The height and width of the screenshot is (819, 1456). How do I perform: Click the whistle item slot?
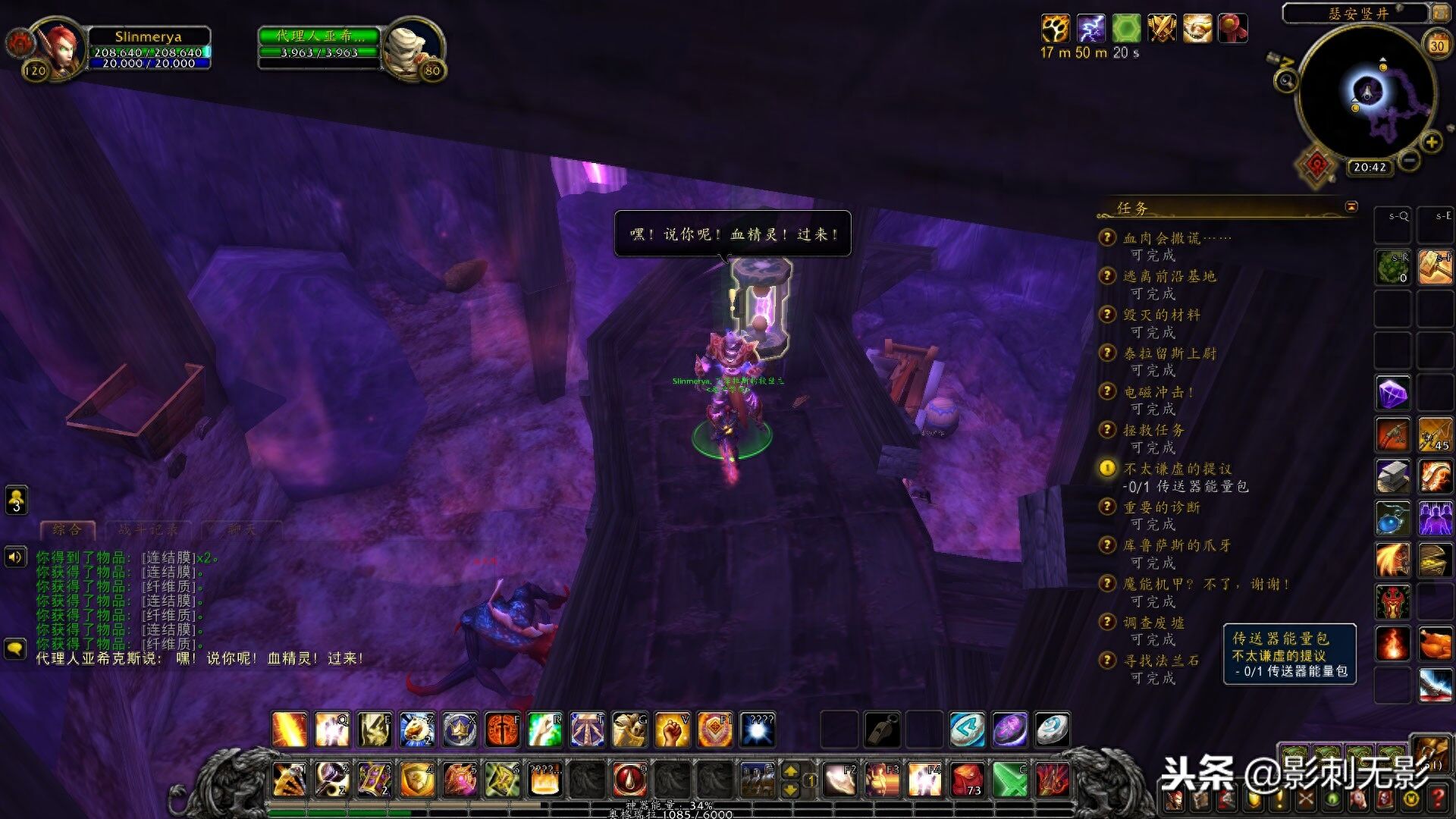[883, 730]
